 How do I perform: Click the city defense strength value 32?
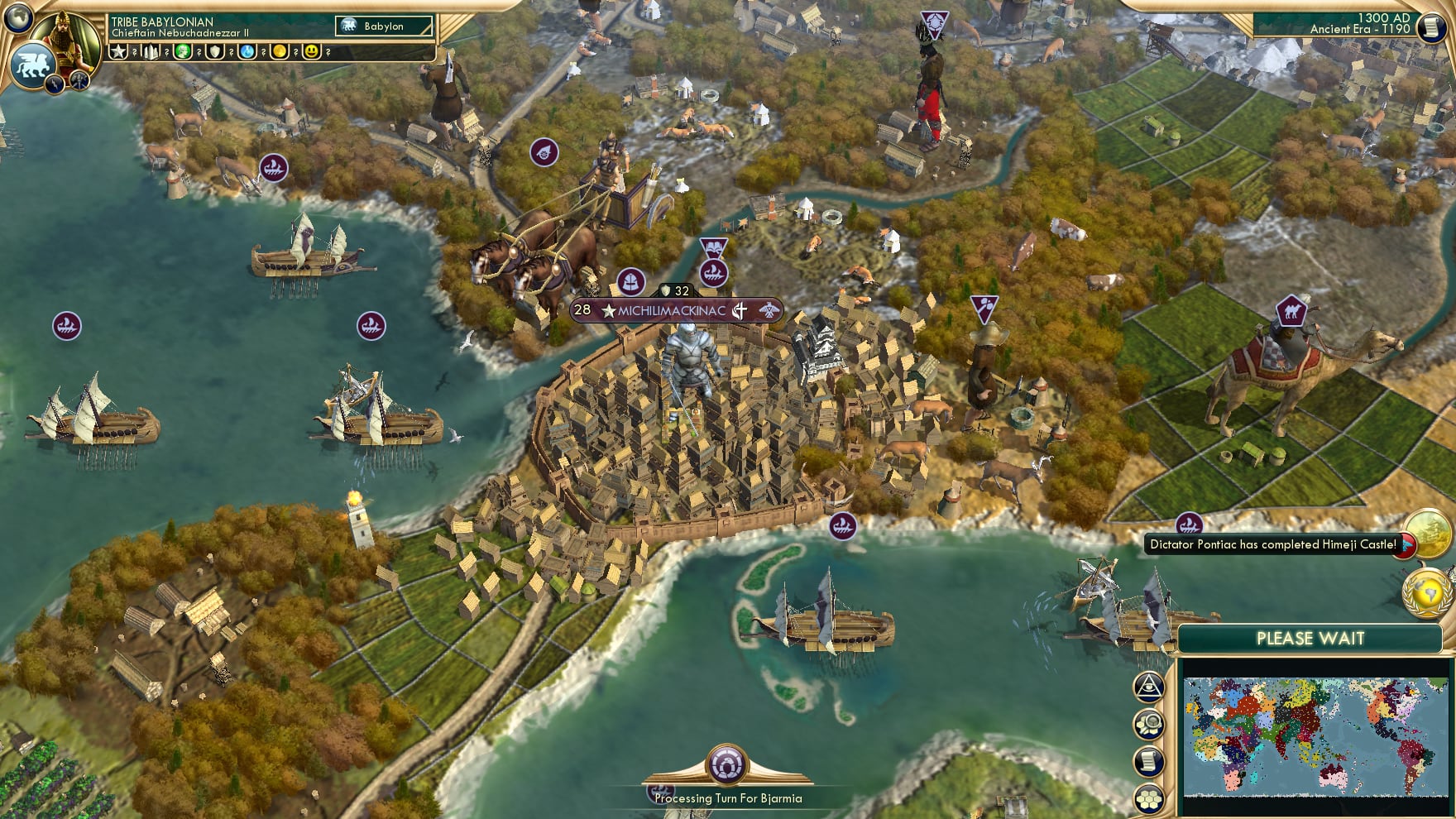(681, 290)
